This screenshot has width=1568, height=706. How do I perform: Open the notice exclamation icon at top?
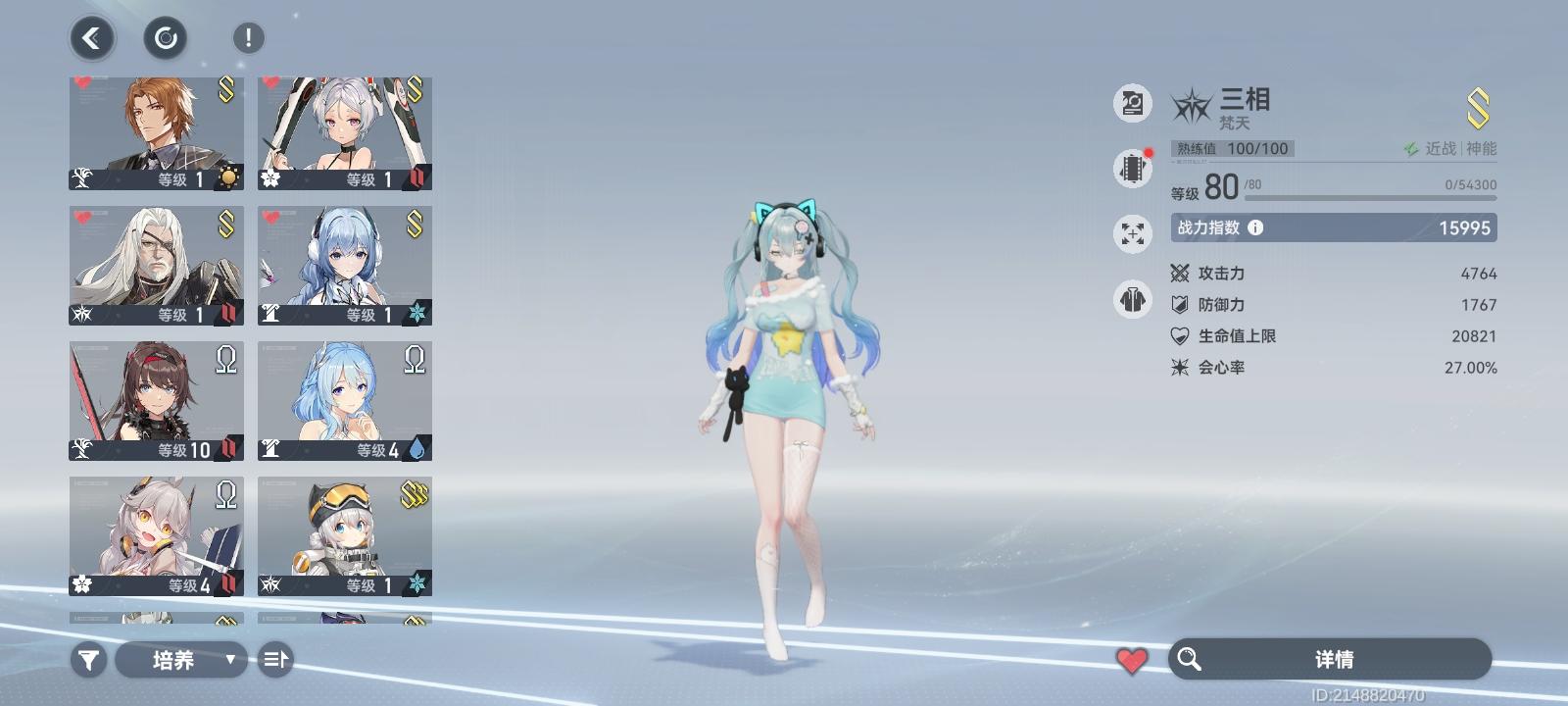point(246,37)
